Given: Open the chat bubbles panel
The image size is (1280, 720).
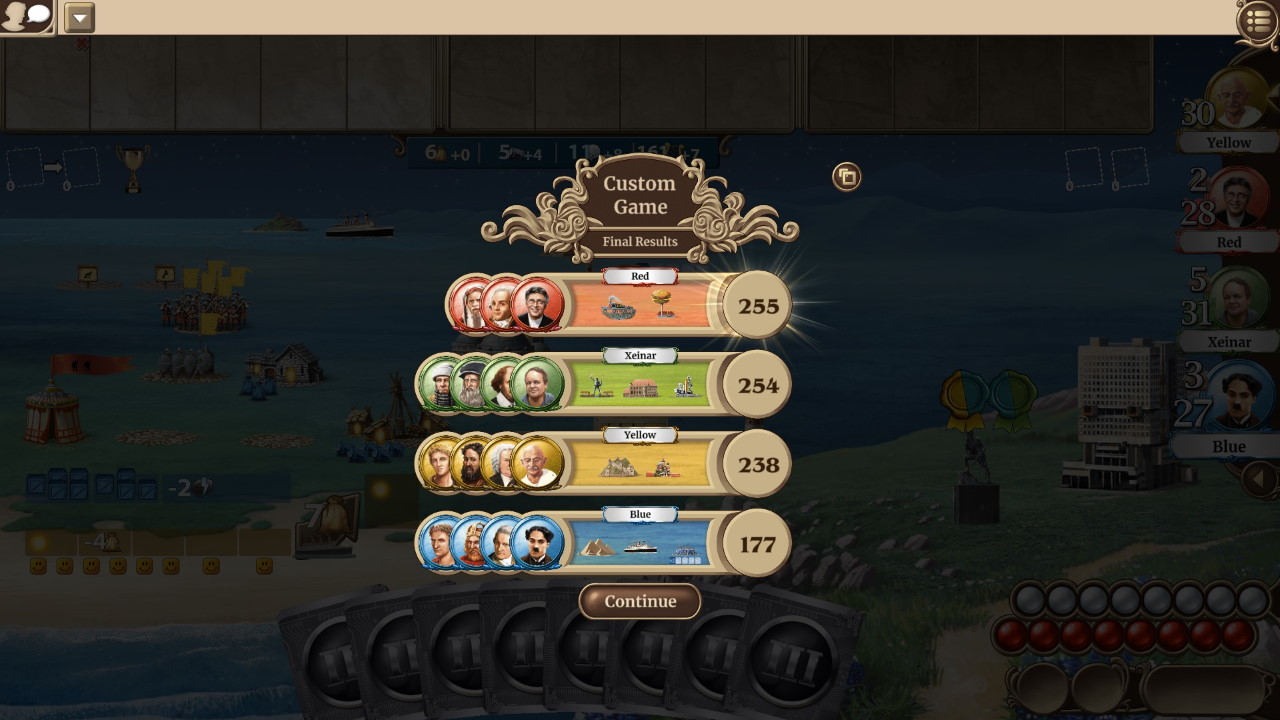Looking at the screenshot, I should click(x=26, y=16).
